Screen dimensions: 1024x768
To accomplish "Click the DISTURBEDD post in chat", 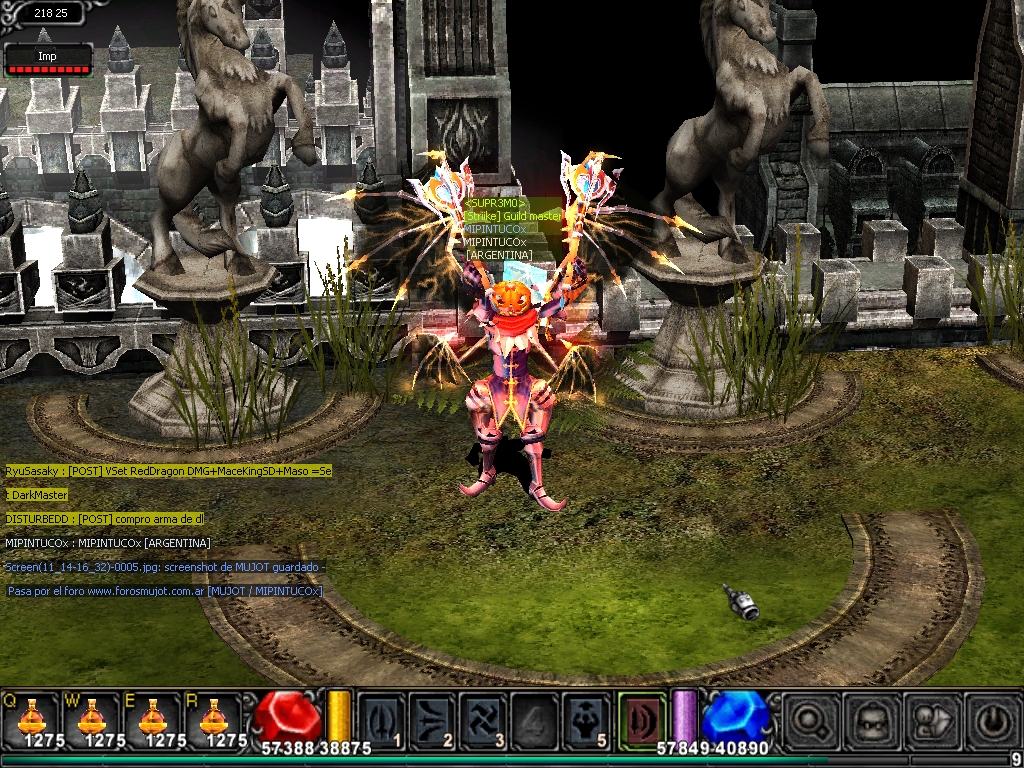I will pyautogui.click(x=104, y=519).
